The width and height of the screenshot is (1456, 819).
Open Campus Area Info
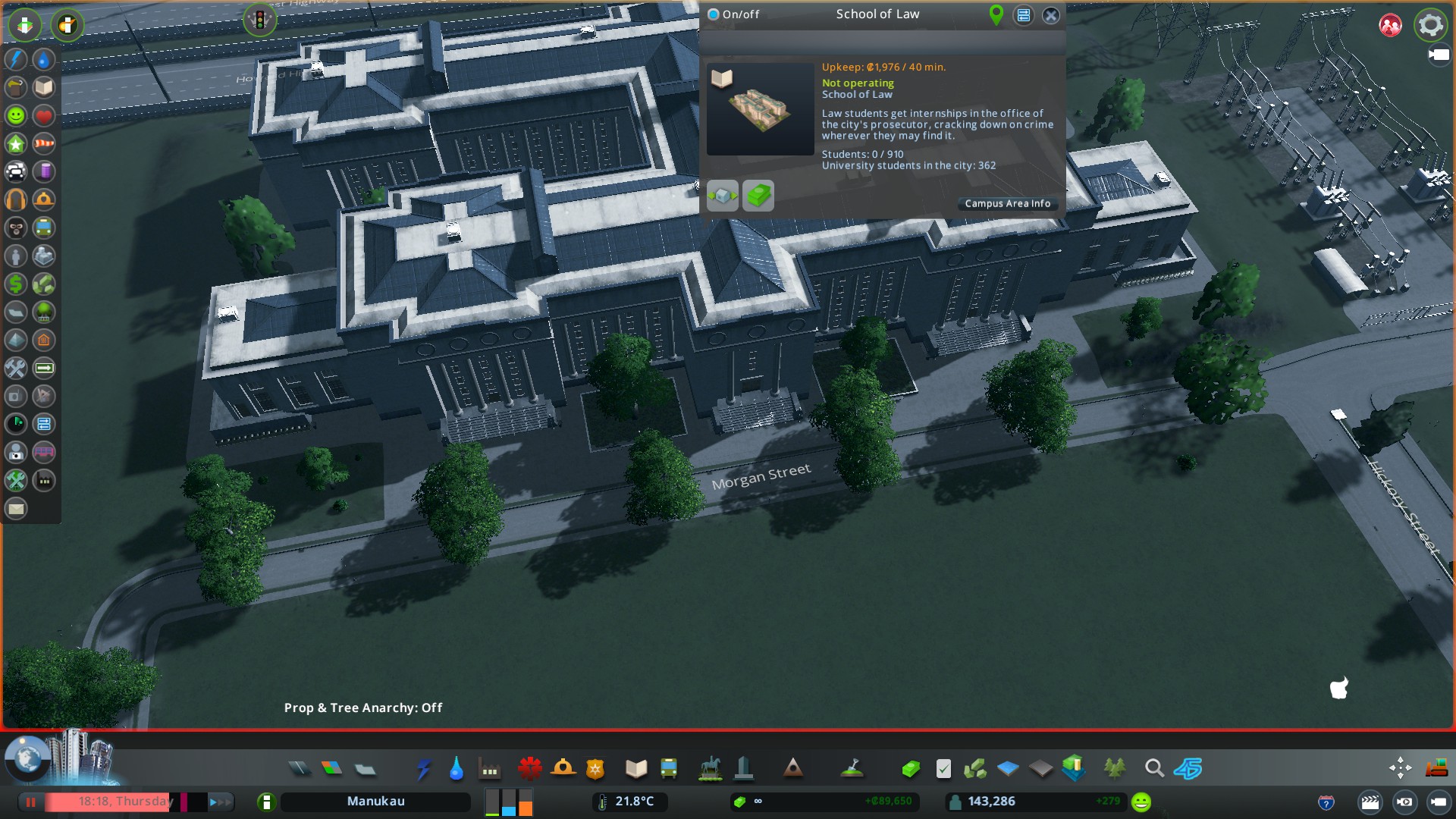[1007, 203]
